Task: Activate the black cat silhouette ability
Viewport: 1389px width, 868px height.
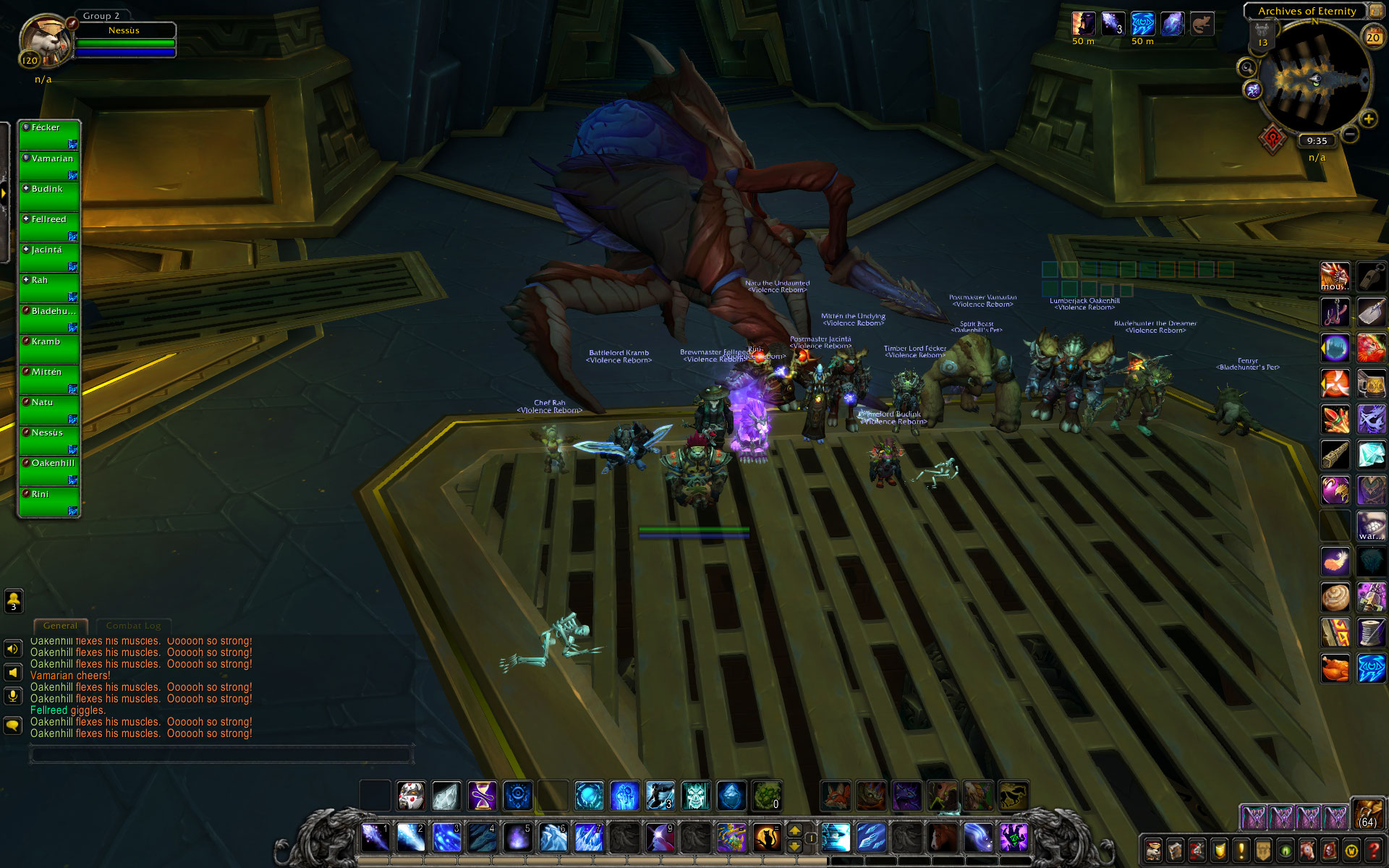Action: click(767, 838)
